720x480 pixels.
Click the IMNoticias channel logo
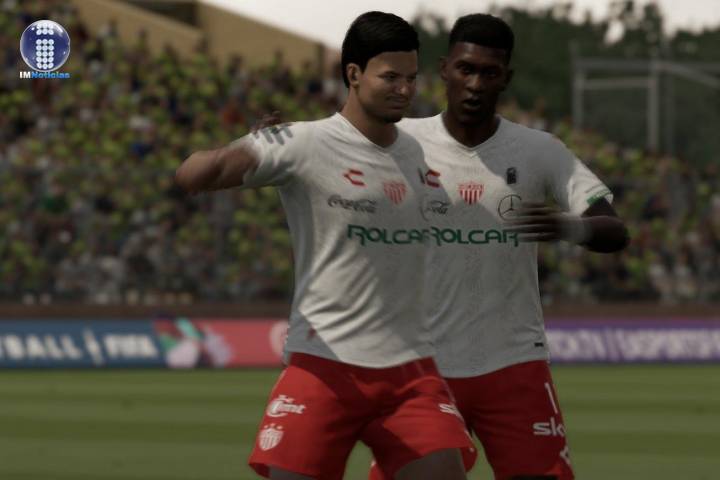coord(45,48)
